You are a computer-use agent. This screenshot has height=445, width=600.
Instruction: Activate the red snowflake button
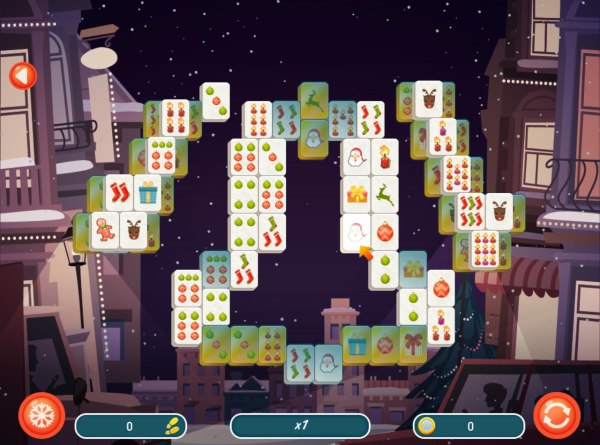[42, 413]
